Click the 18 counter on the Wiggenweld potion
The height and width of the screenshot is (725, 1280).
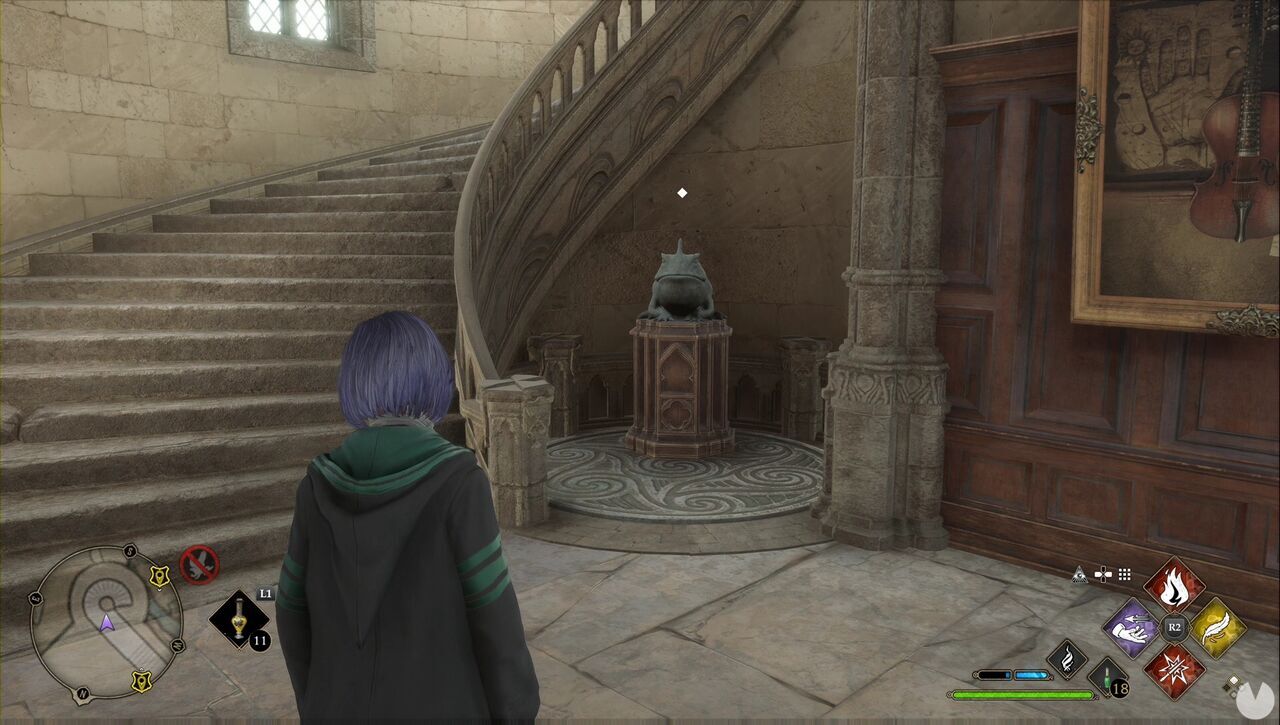coord(1121,688)
